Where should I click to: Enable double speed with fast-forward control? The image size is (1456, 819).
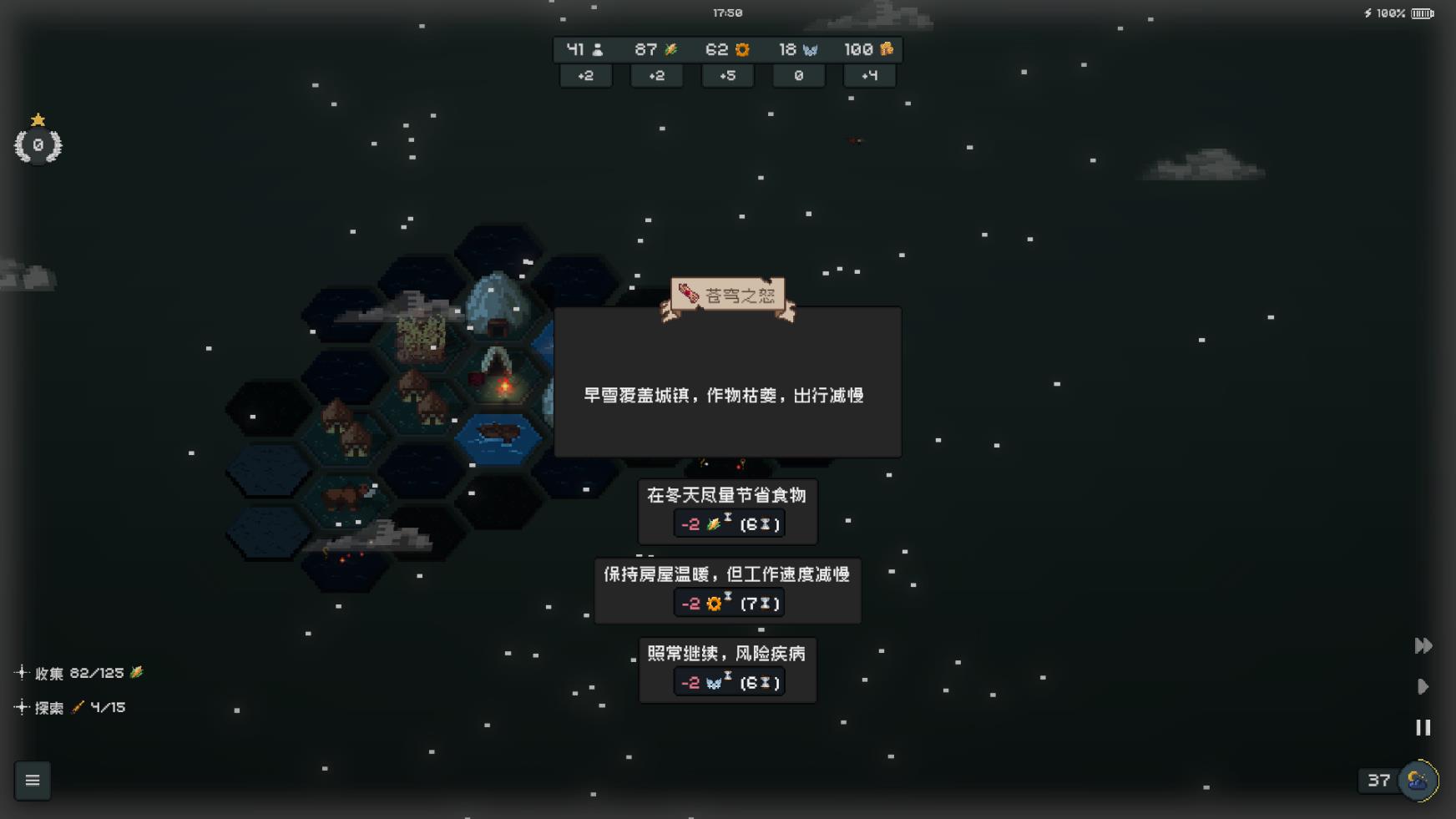(1423, 645)
